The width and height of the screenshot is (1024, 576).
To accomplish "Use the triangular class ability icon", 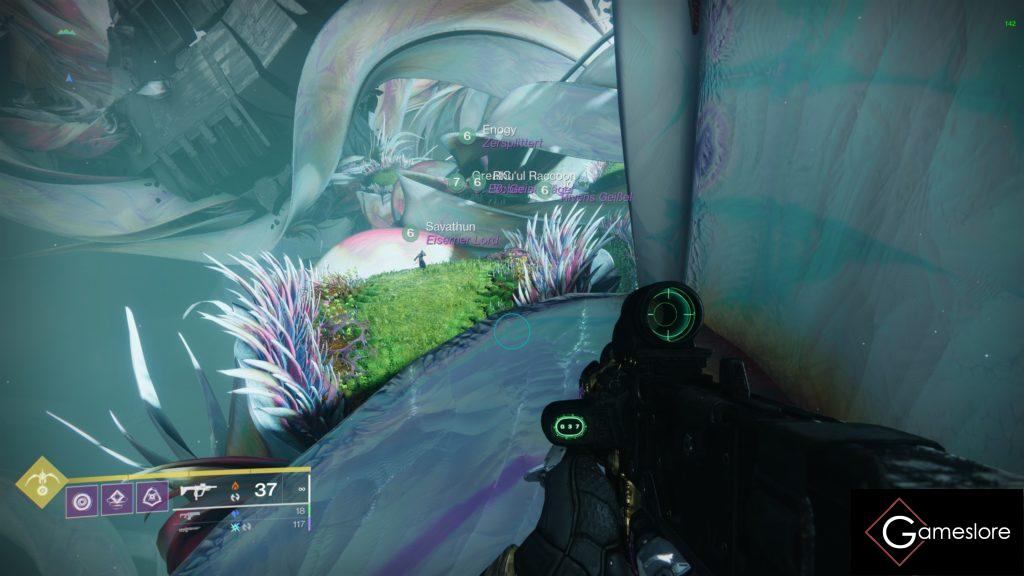I will pos(152,496).
